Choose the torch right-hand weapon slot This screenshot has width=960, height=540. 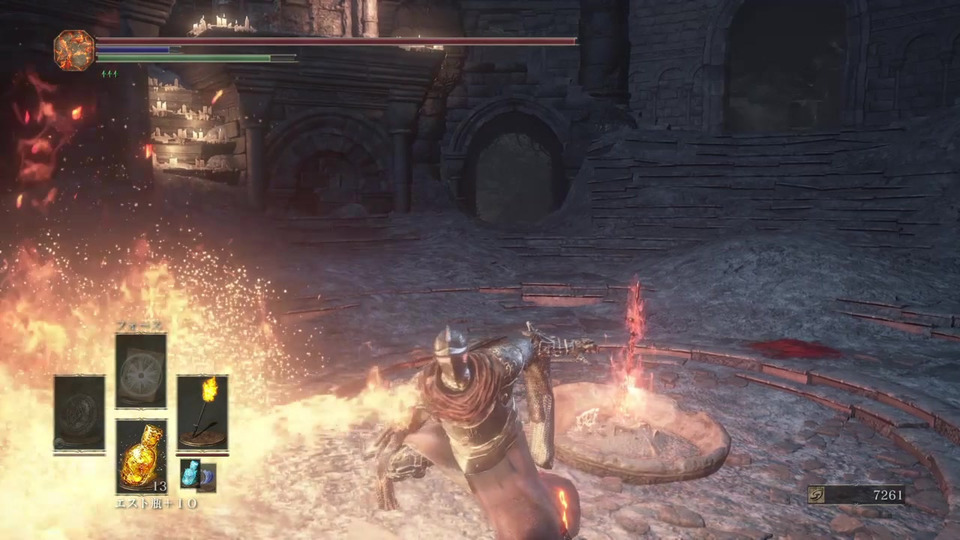[x=202, y=412]
